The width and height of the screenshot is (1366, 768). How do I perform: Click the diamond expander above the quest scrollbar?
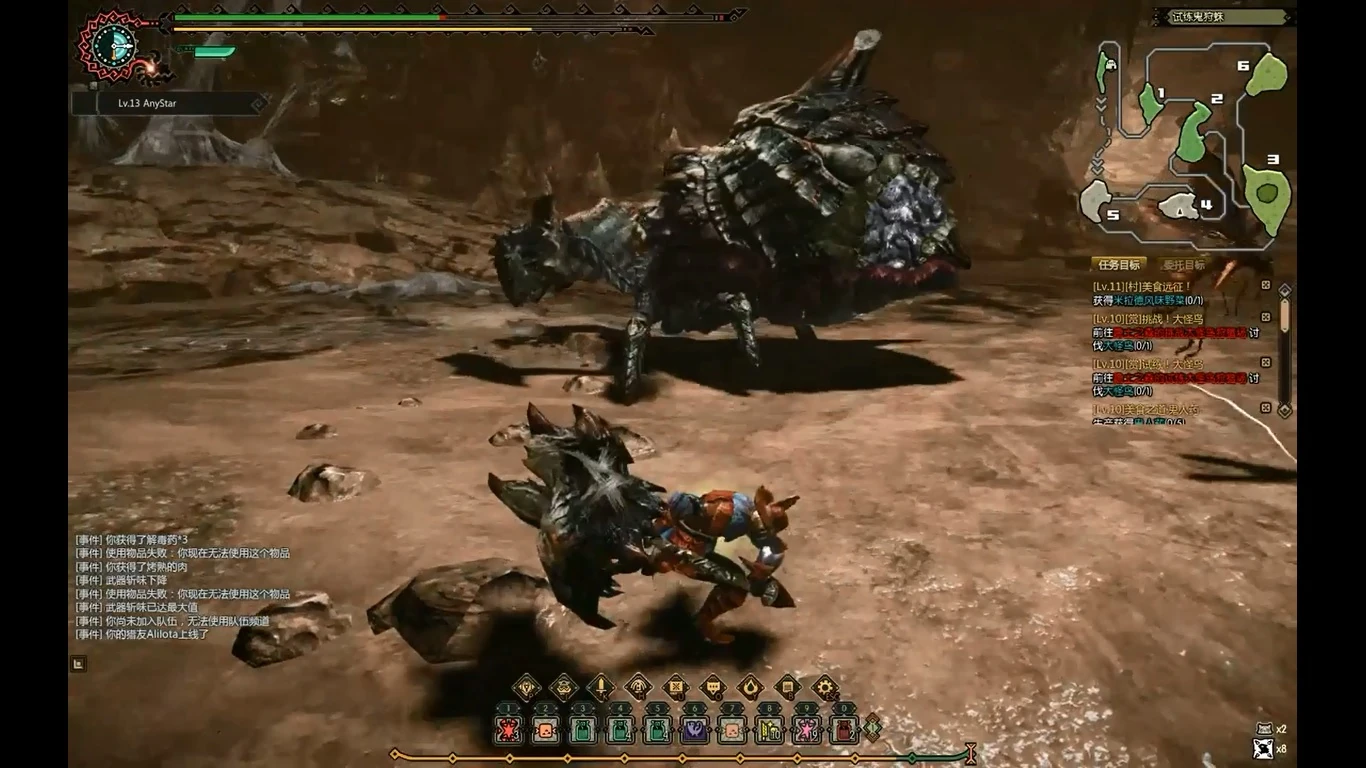(x=1283, y=289)
